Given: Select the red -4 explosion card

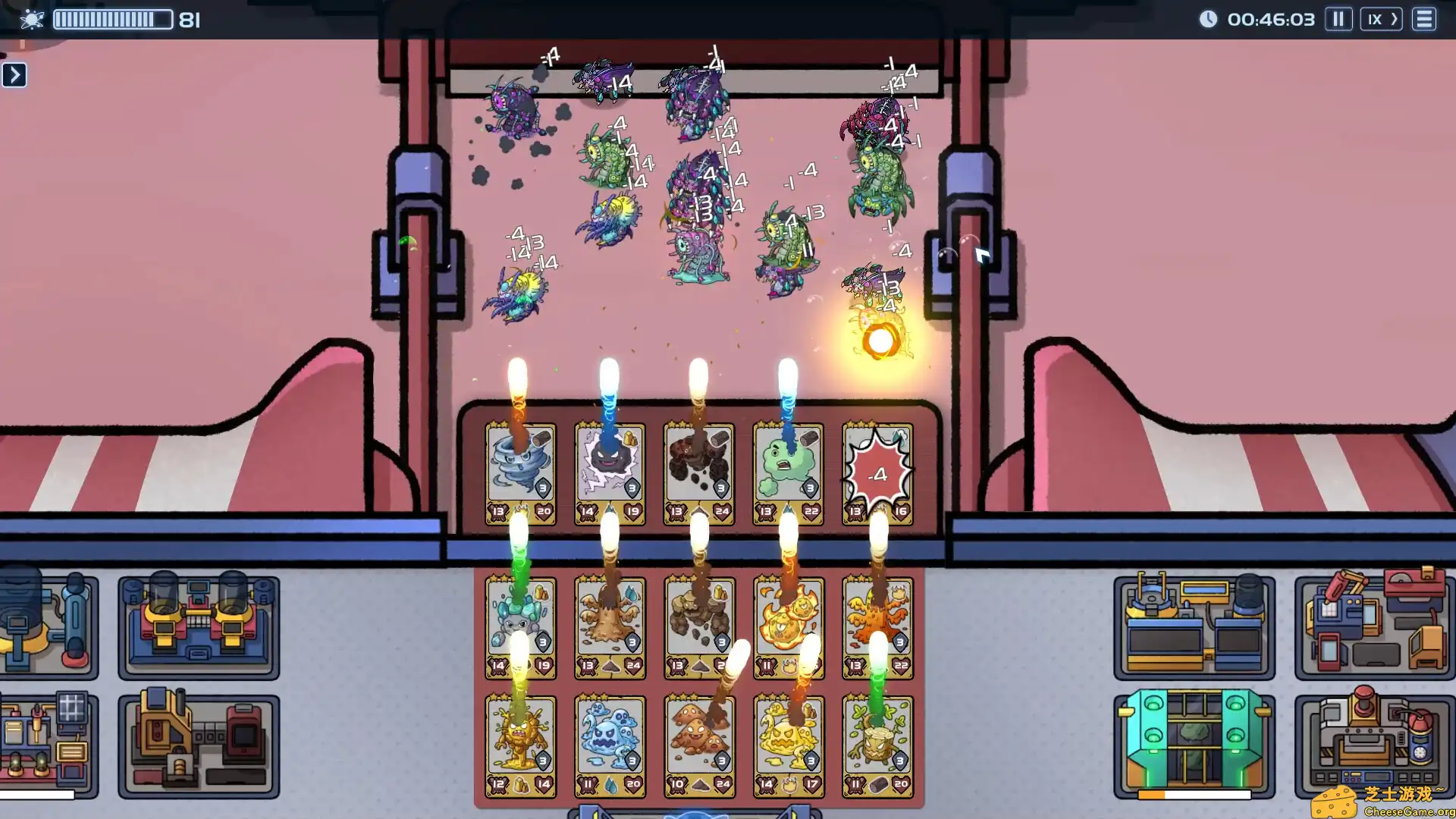Looking at the screenshot, I should click(x=877, y=470).
